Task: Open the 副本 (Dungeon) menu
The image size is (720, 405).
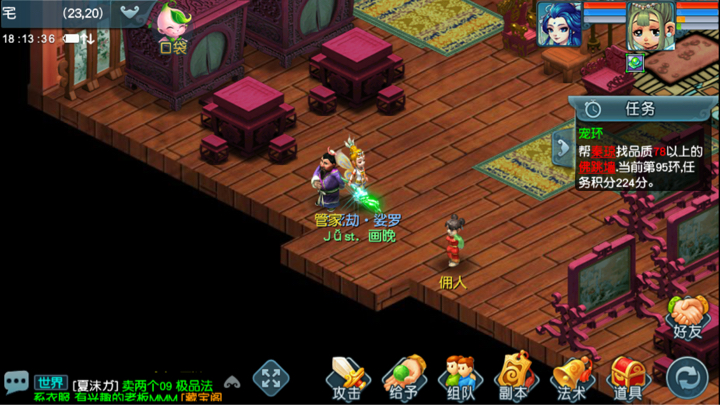Action: pos(517,378)
